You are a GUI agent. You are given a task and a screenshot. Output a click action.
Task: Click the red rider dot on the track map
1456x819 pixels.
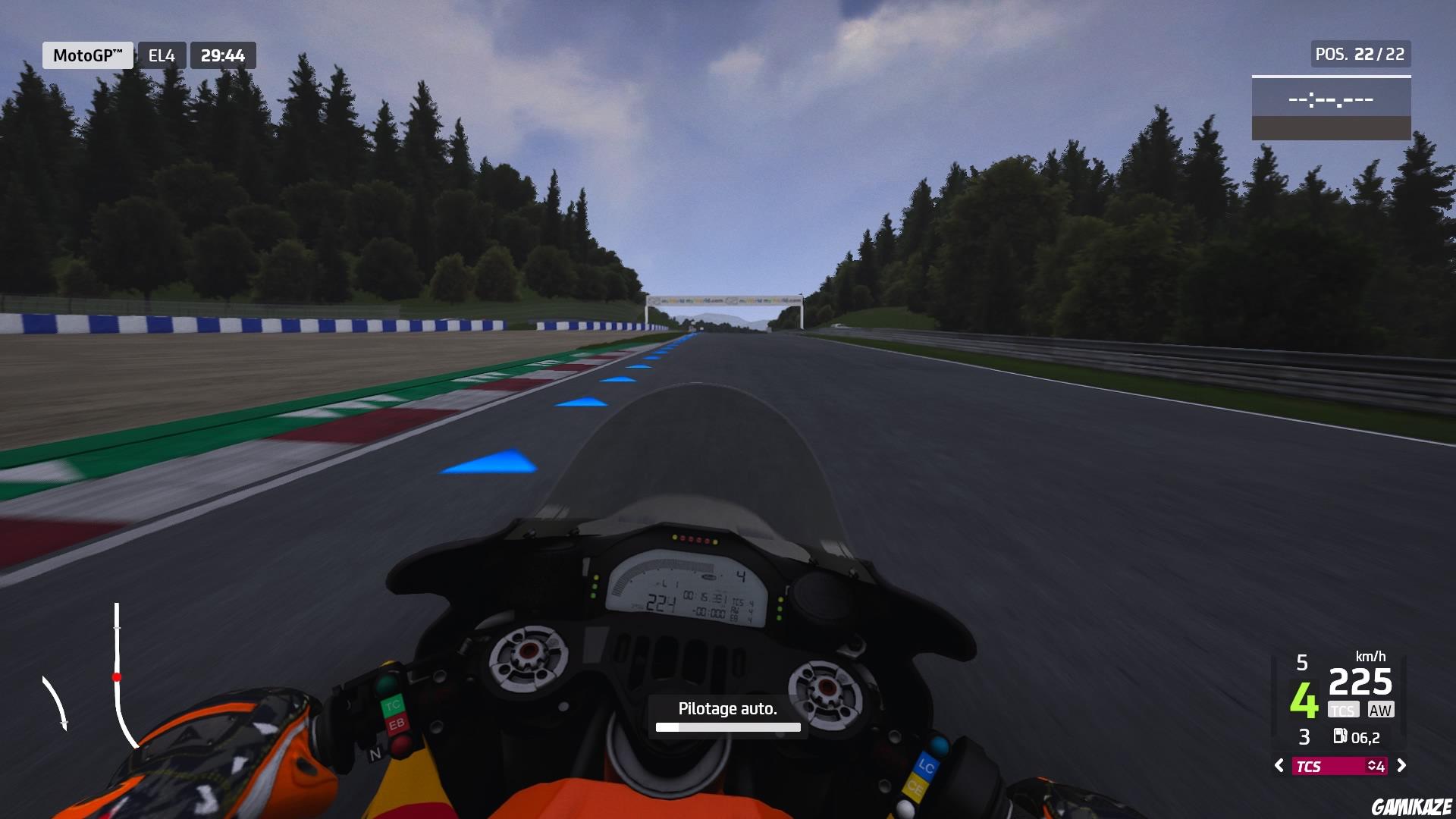click(117, 678)
